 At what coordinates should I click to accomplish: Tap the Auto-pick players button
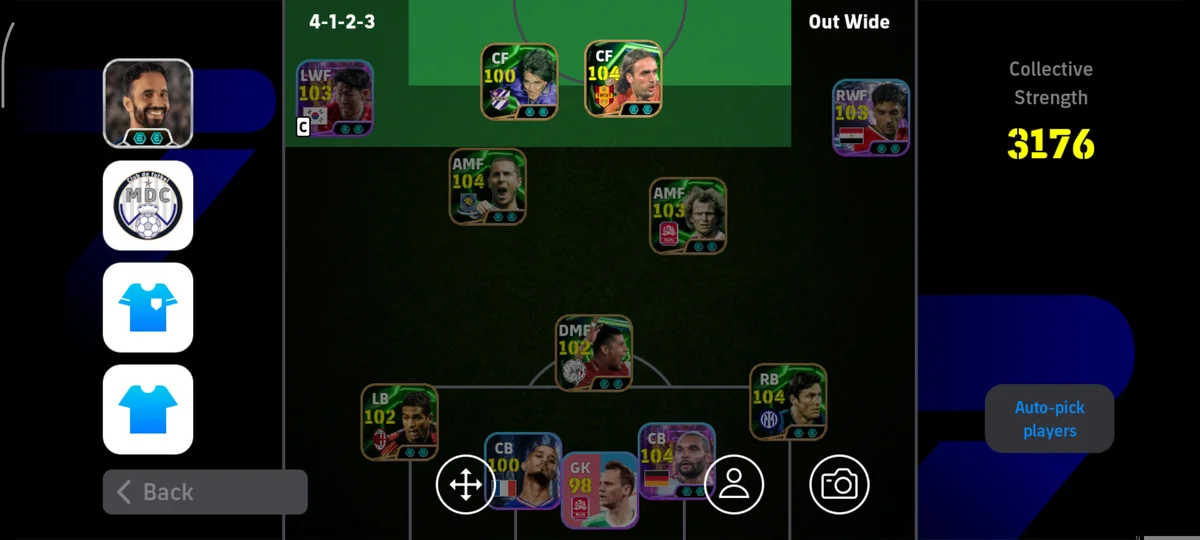(1049, 419)
